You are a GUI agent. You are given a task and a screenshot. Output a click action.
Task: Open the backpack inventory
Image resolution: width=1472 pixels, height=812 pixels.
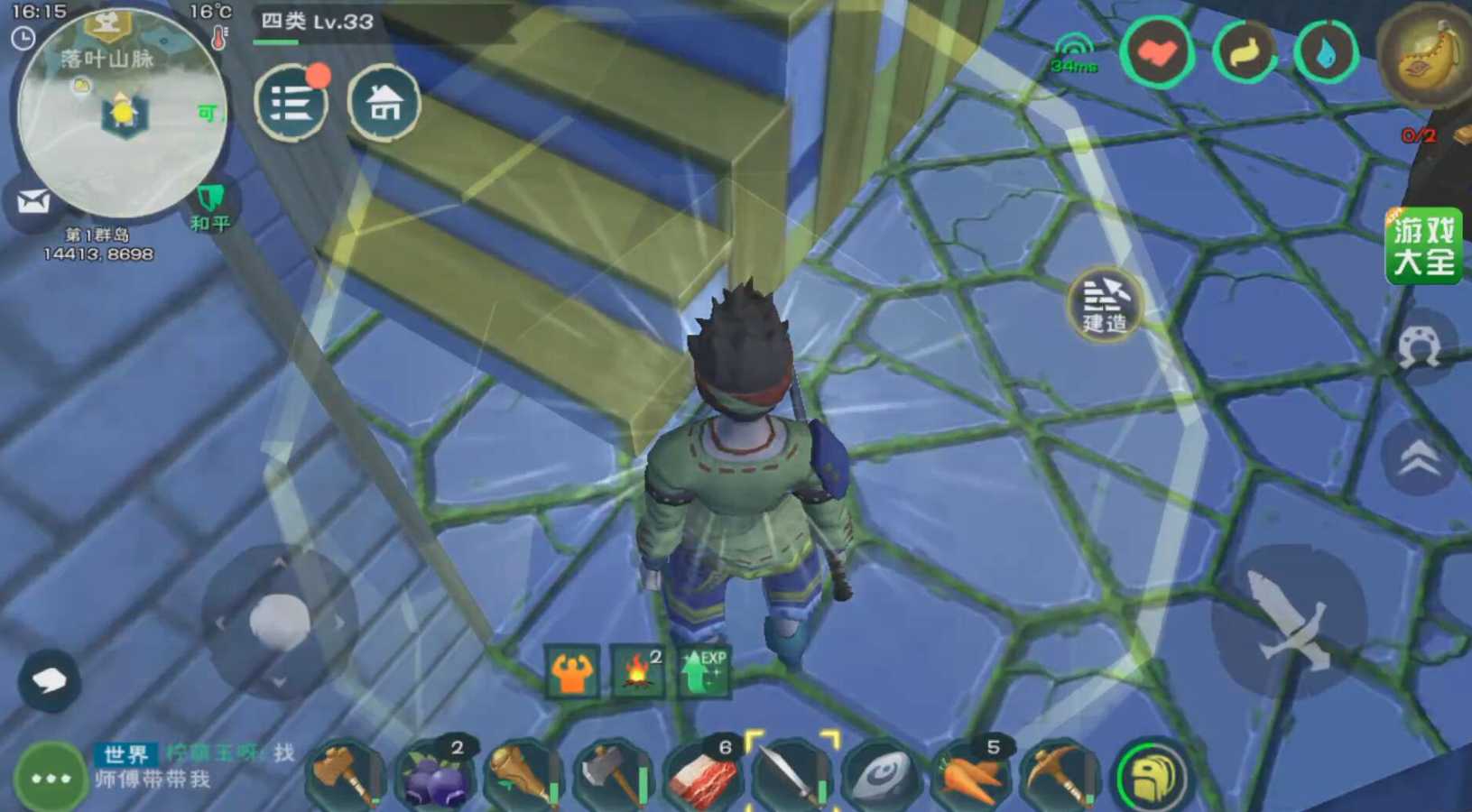(1153, 777)
